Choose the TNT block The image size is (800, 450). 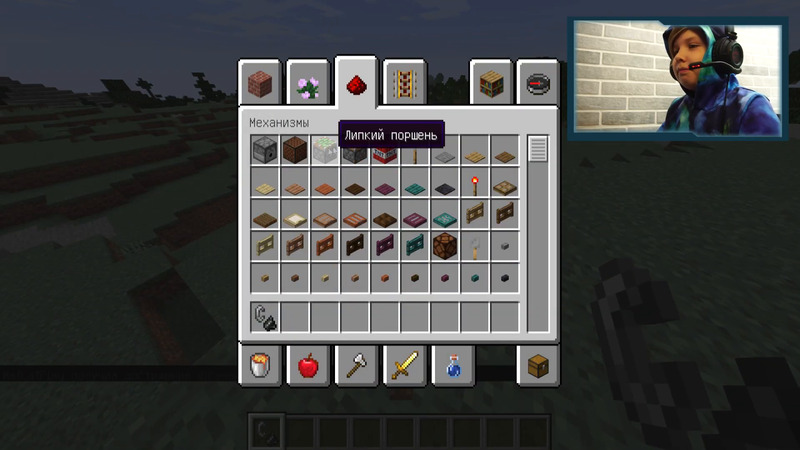click(x=385, y=153)
